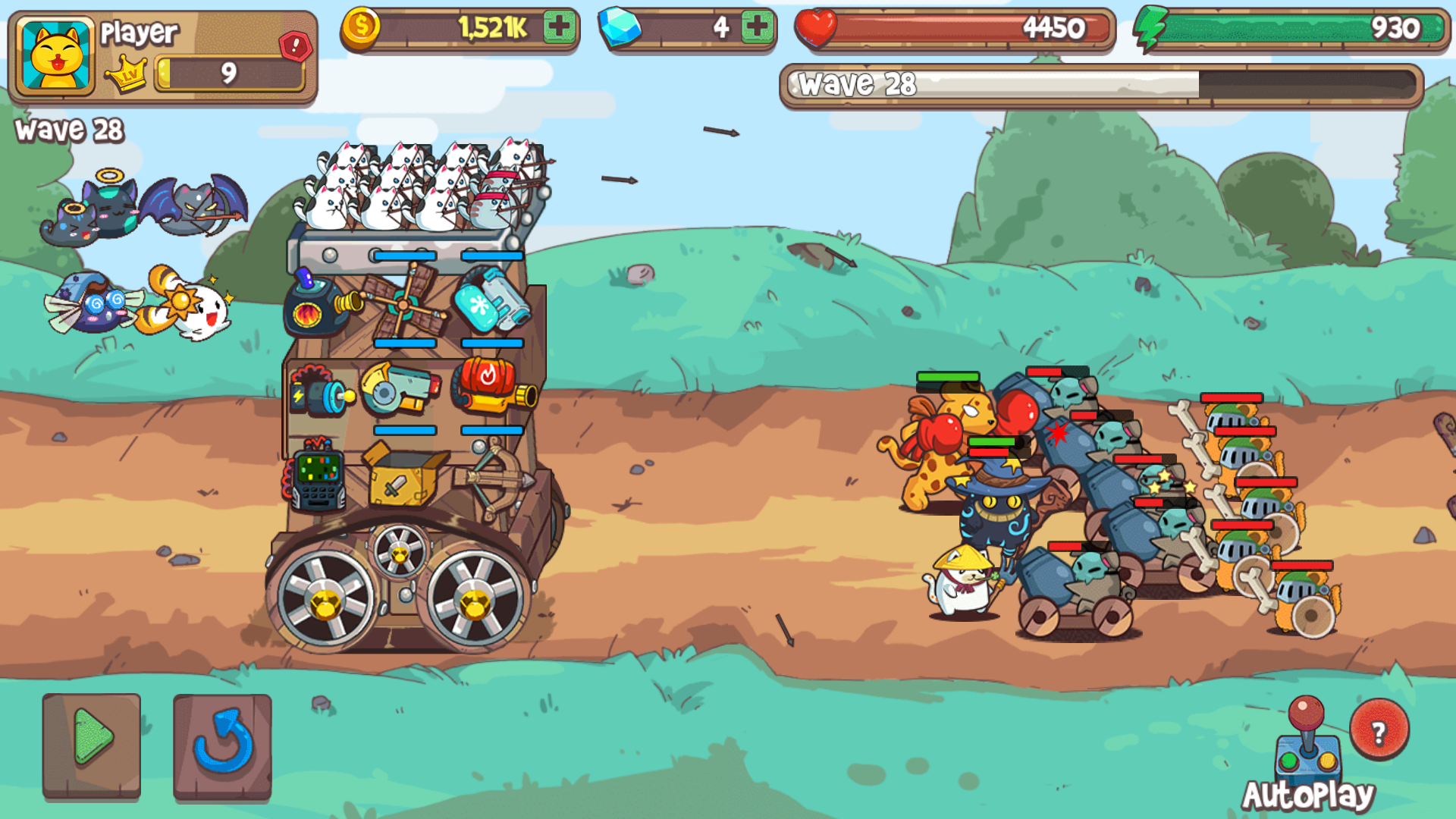This screenshot has height=819, width=1456.
Task: Select the tesla coil weapon
Action: click(x=322, y=391)
